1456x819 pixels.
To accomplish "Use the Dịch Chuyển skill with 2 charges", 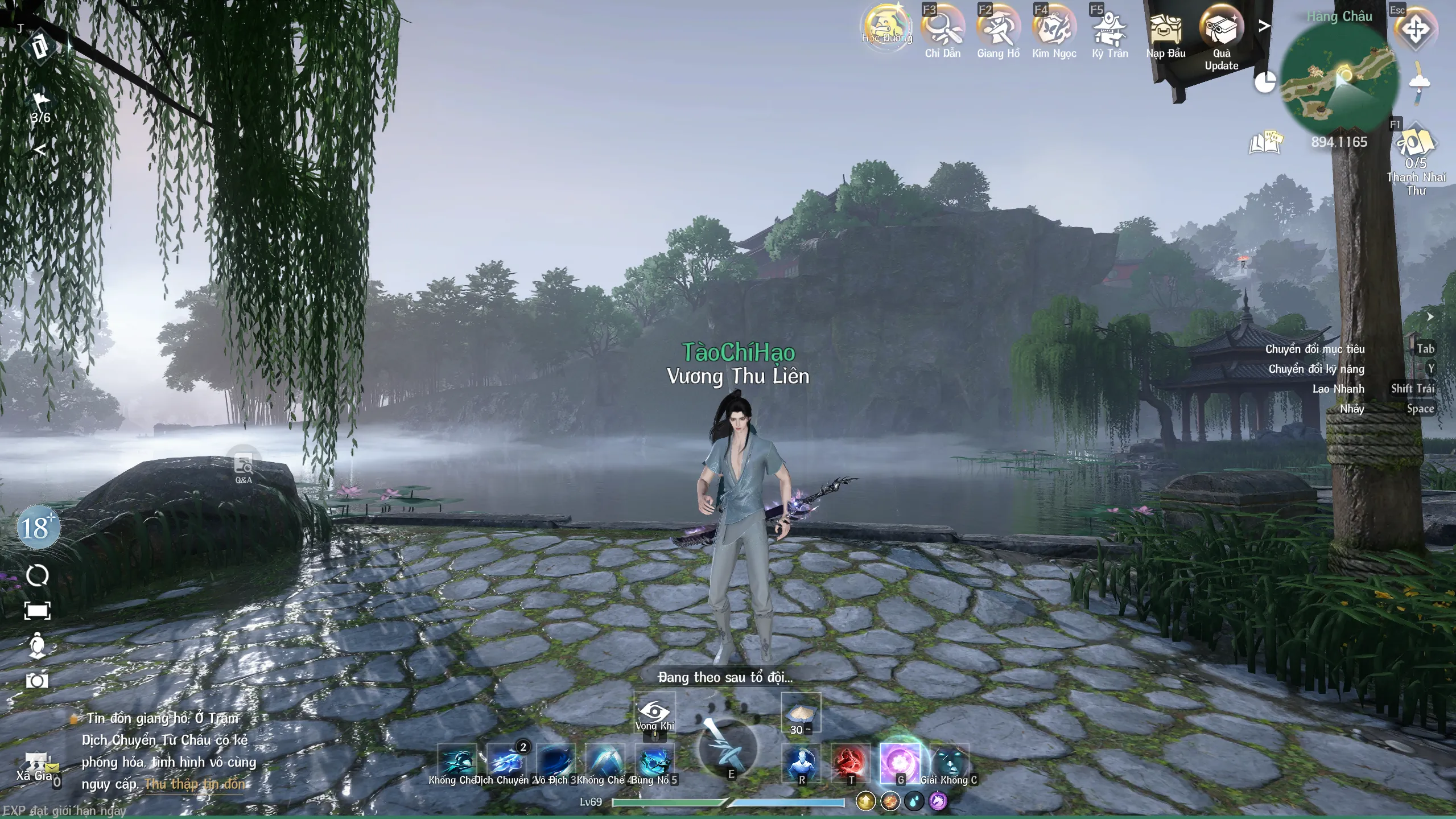I will pyautogui.click(x=506, y=762).
